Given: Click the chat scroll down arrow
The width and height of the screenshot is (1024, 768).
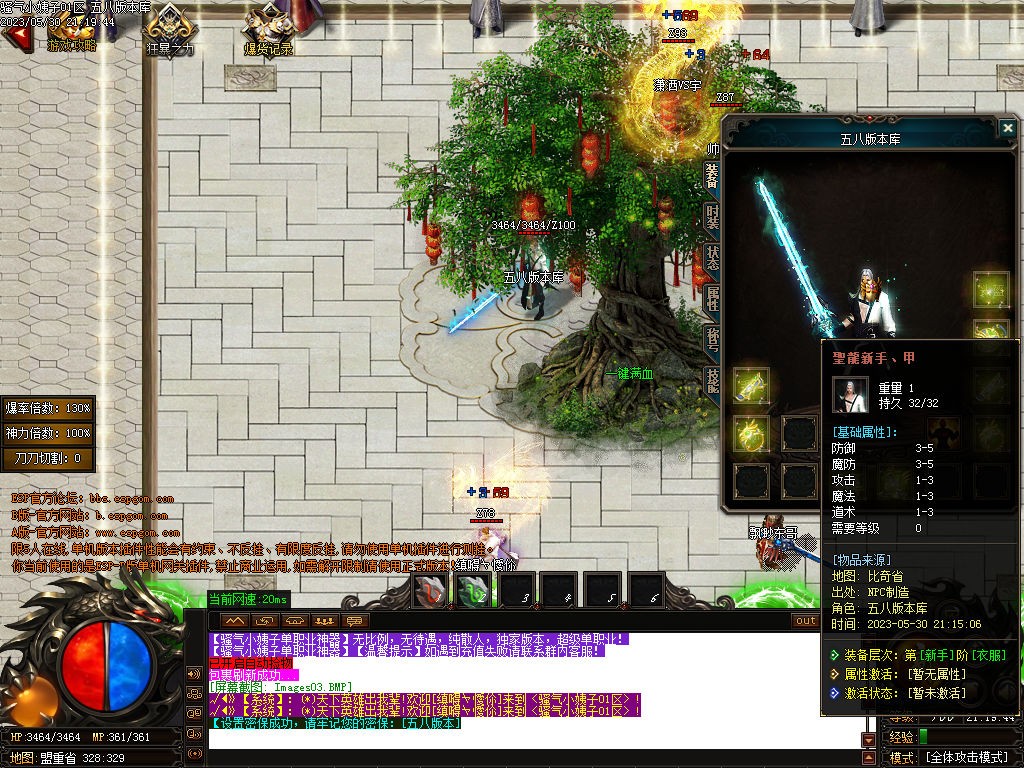Looking at the screenshot, I should pyautogui.click(x=868, y=740).
